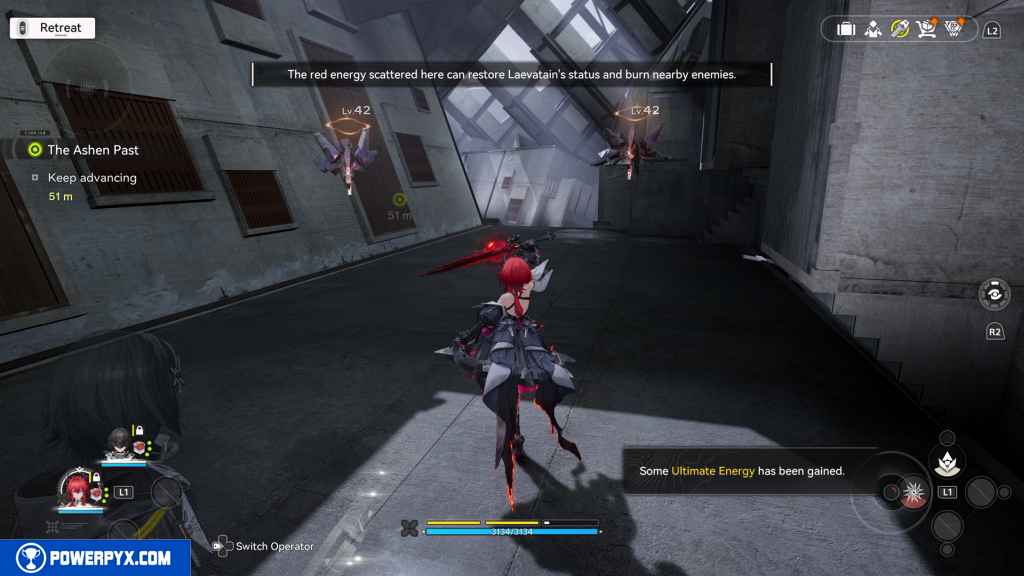Select the green circular arrows icon
This screenshot has width=1024, height=576.
[x=899, y=29]
